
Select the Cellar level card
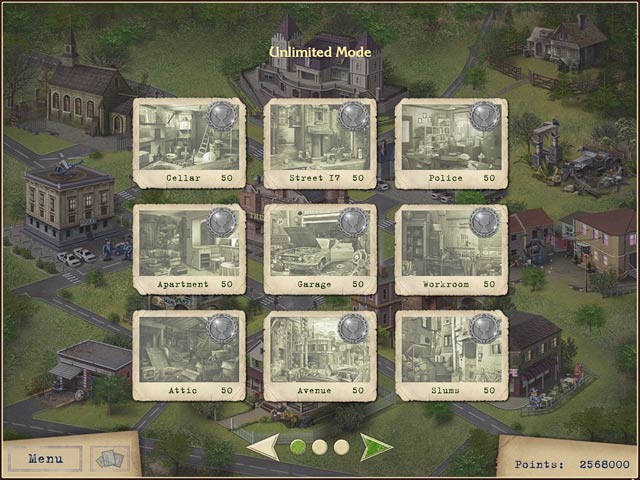(x=189, y=144)
